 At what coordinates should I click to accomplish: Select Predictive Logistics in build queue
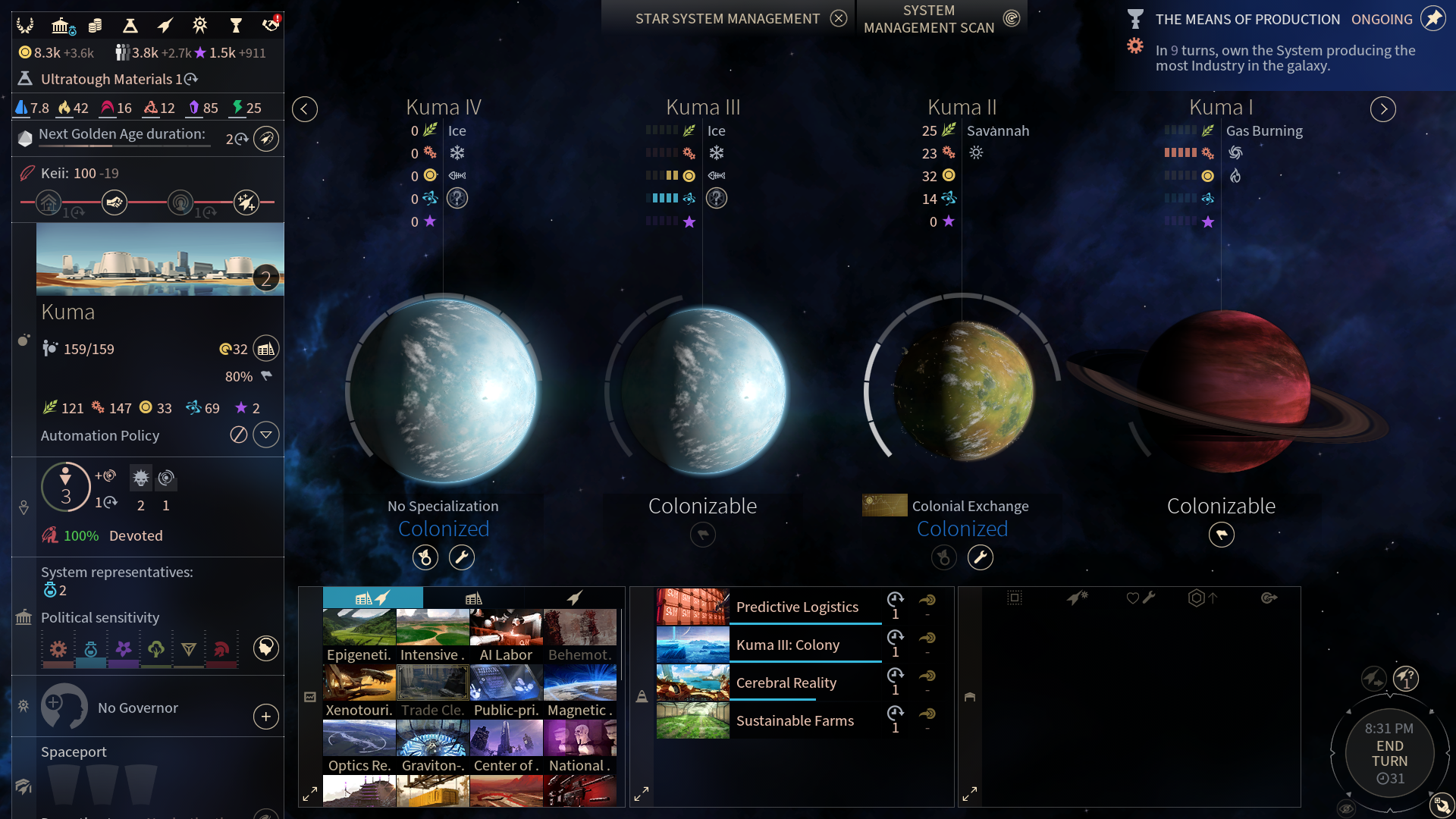click(796, 607)
